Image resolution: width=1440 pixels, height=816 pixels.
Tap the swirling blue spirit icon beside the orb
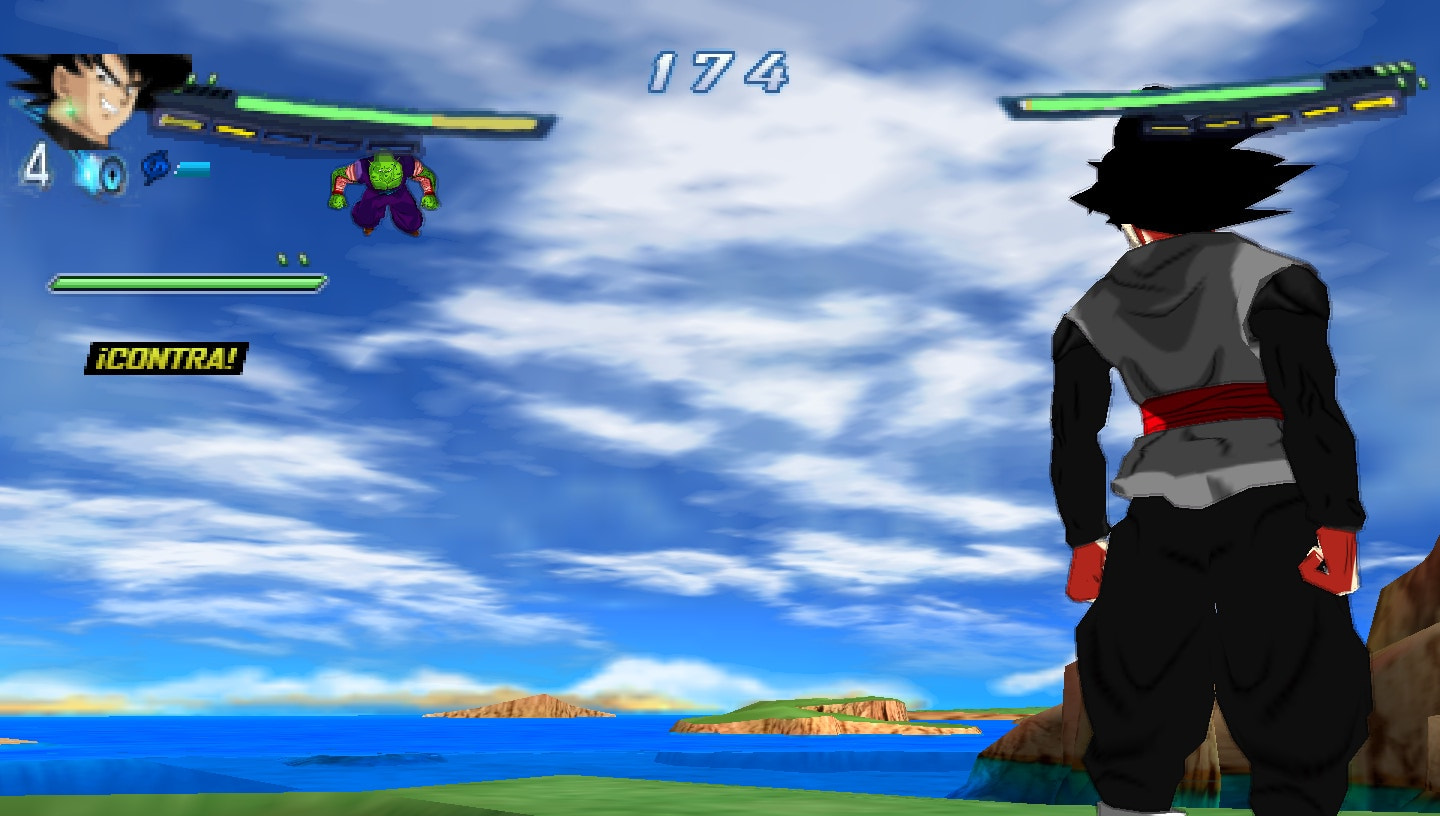[156, 167]
